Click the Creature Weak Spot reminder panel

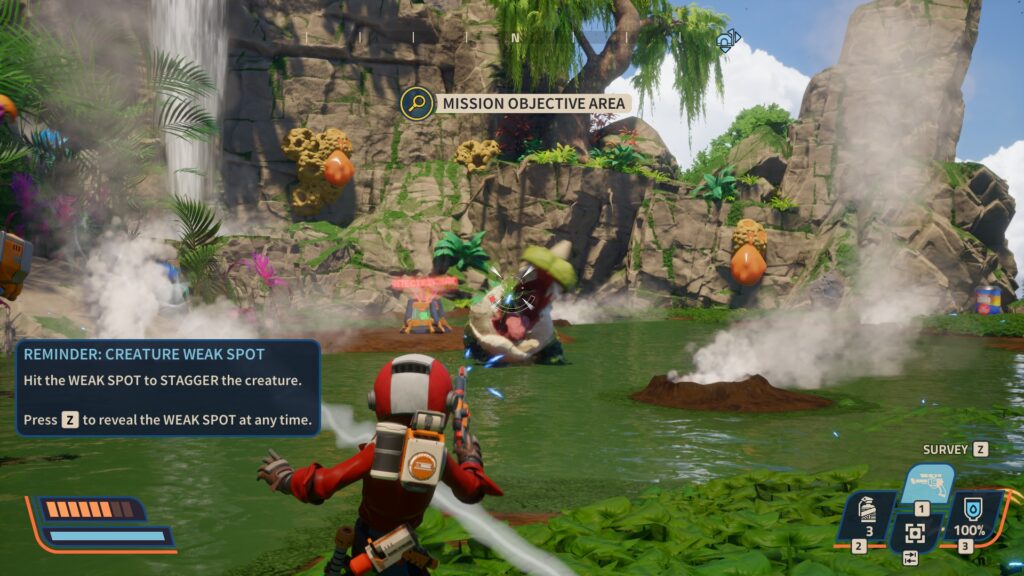168,387
